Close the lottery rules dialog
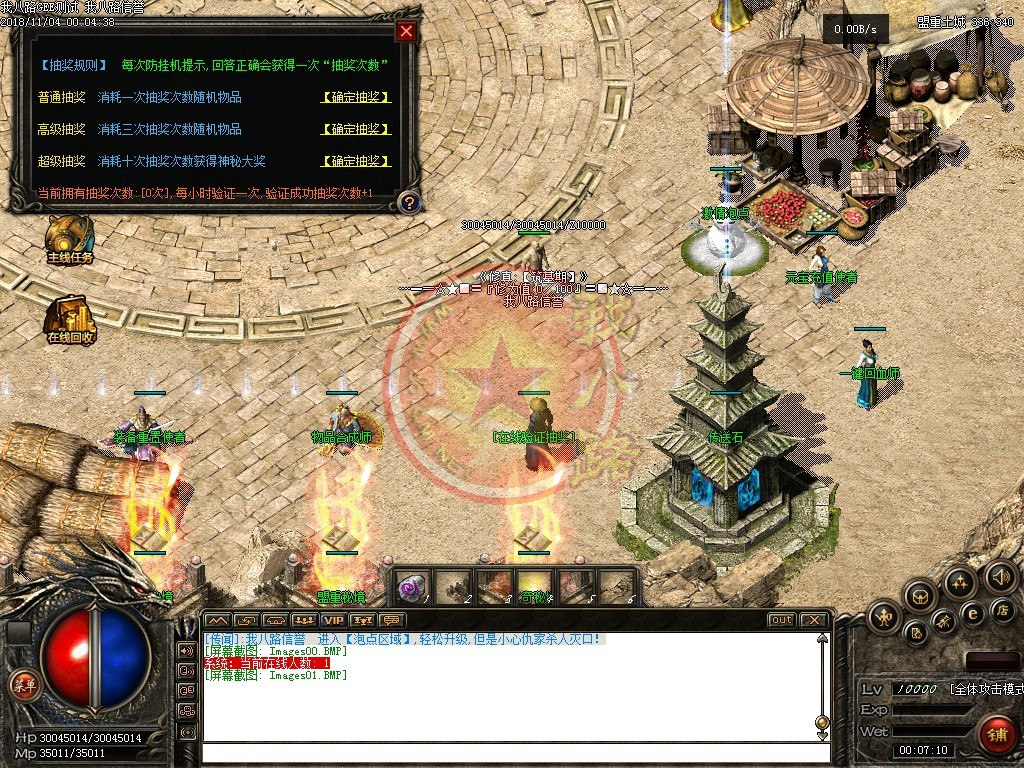Image resolution: width=1024 pixels, height=768 pixels. pyautogui.click(x=406, y=31)
